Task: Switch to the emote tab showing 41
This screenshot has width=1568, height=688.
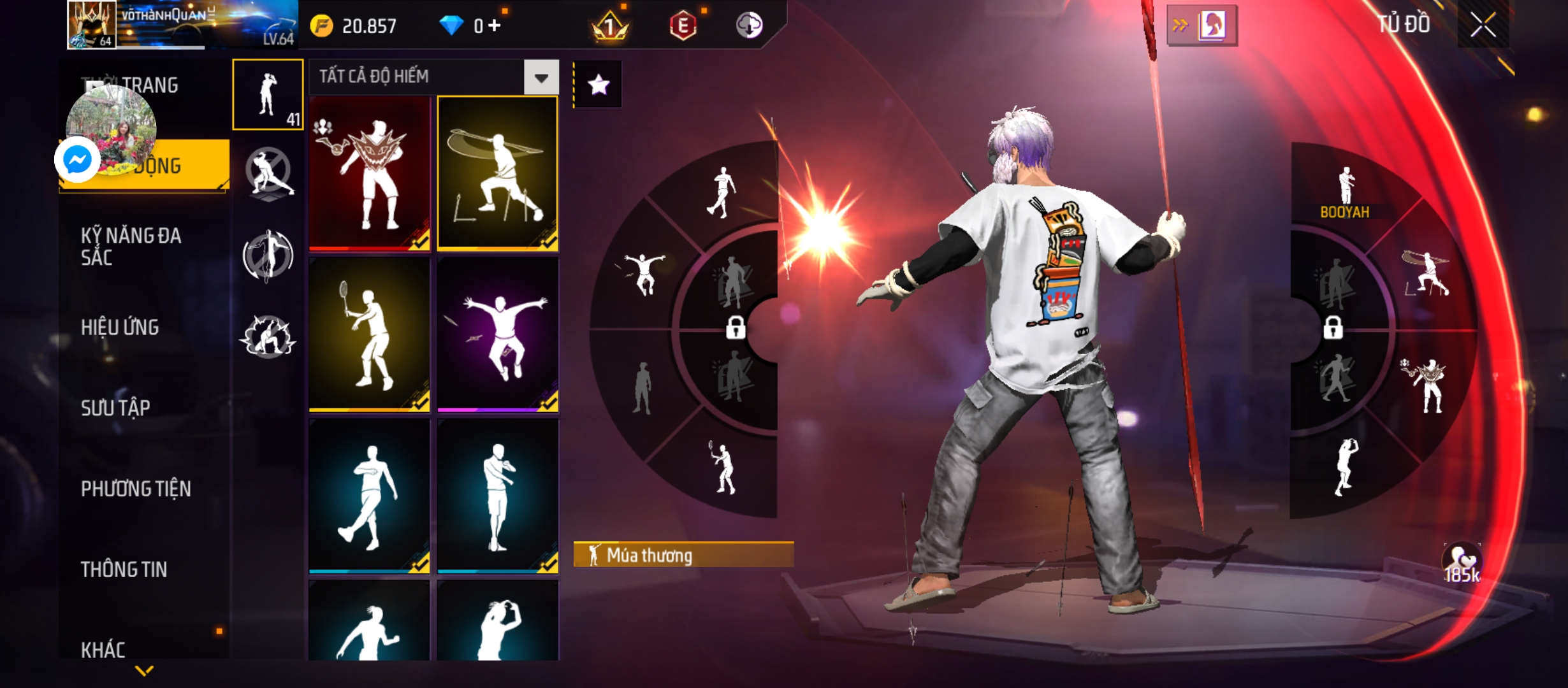Action: pyautogui.click(x=268, y=95)
